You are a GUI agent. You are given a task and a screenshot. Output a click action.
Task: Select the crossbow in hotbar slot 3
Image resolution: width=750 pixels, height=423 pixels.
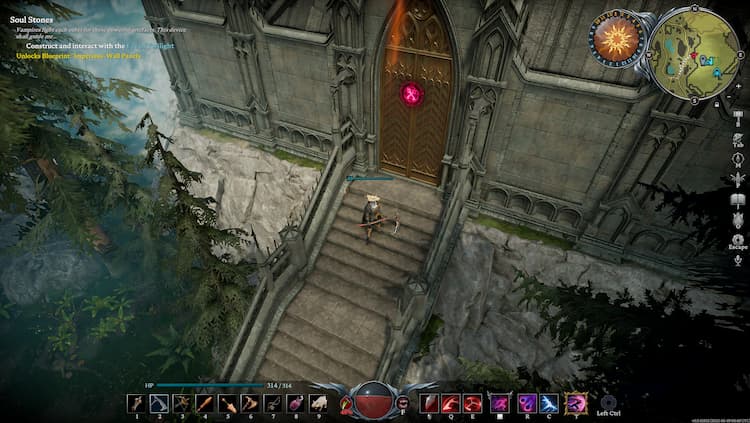pyautogui.click(x=182, y=403)
